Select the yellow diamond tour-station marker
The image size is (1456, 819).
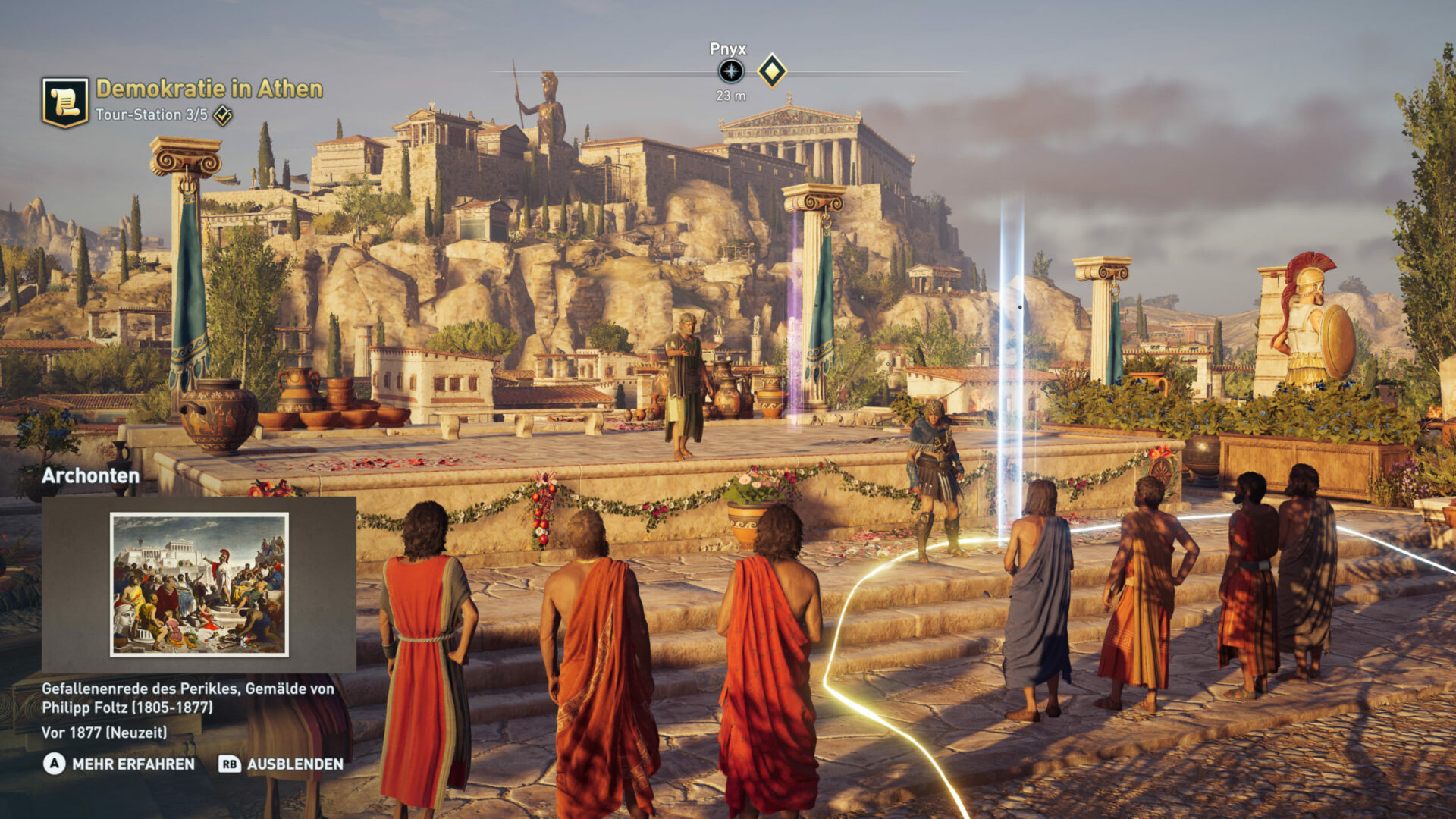[772, 71]
